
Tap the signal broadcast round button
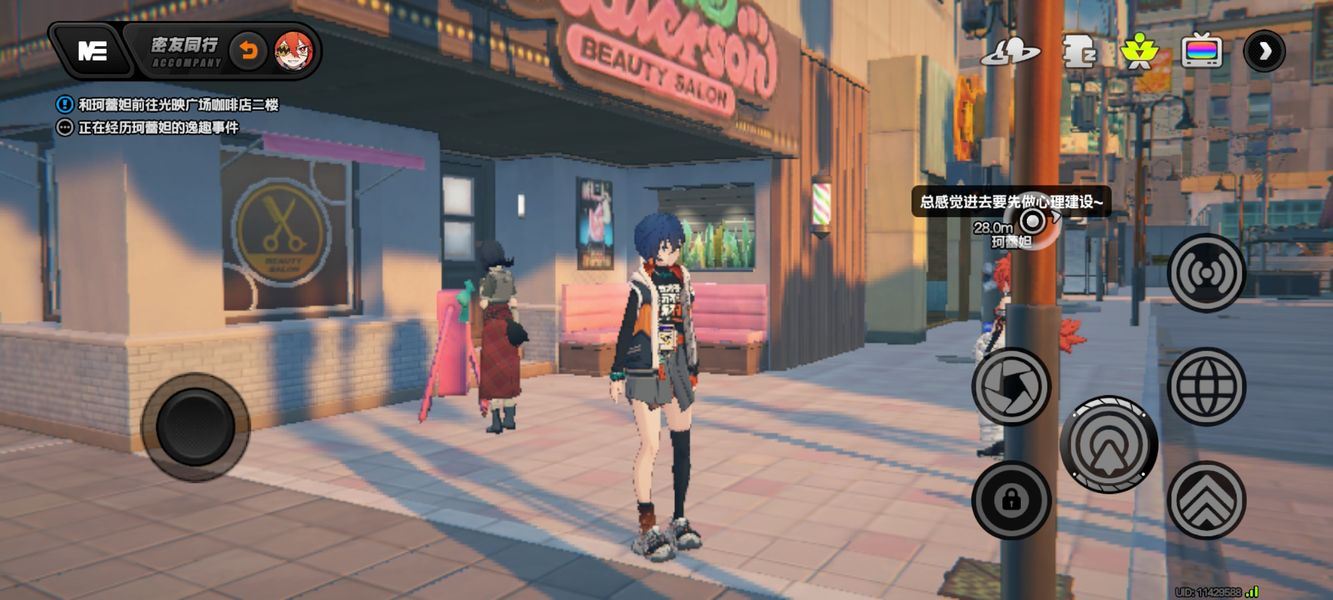click(x=1206, y=273)
